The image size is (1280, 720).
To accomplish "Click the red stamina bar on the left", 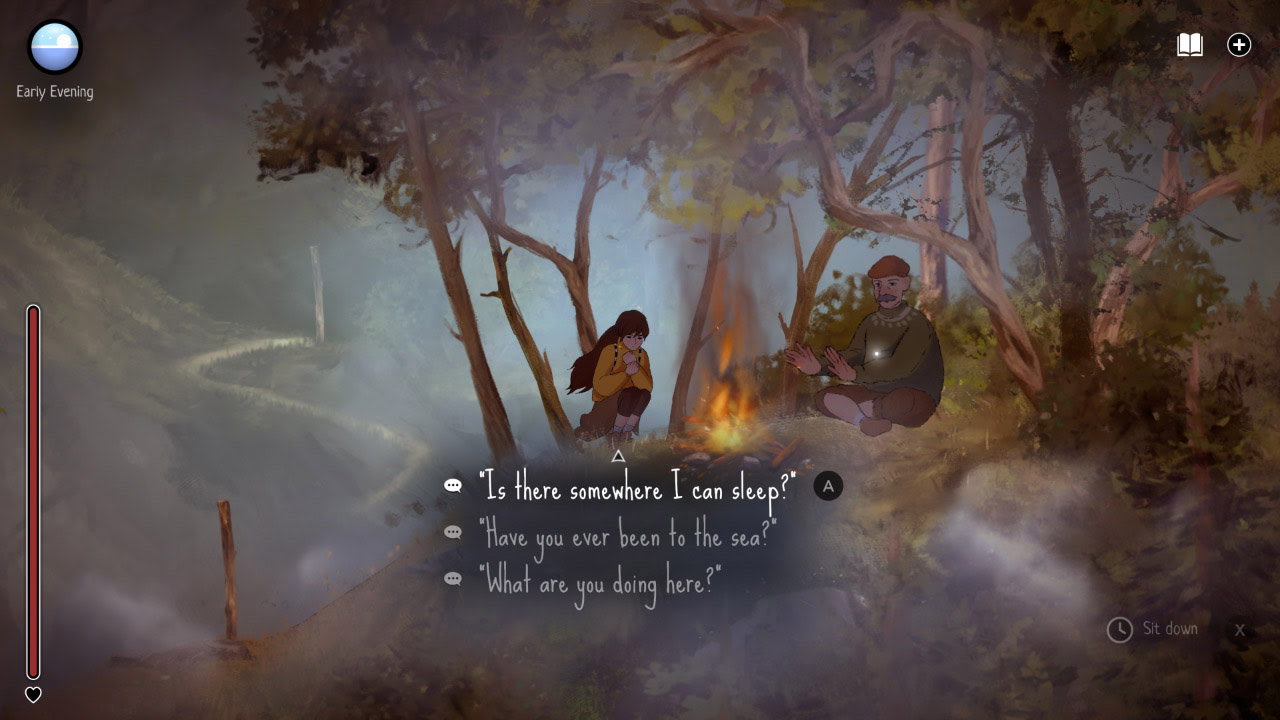I will 34,490.
